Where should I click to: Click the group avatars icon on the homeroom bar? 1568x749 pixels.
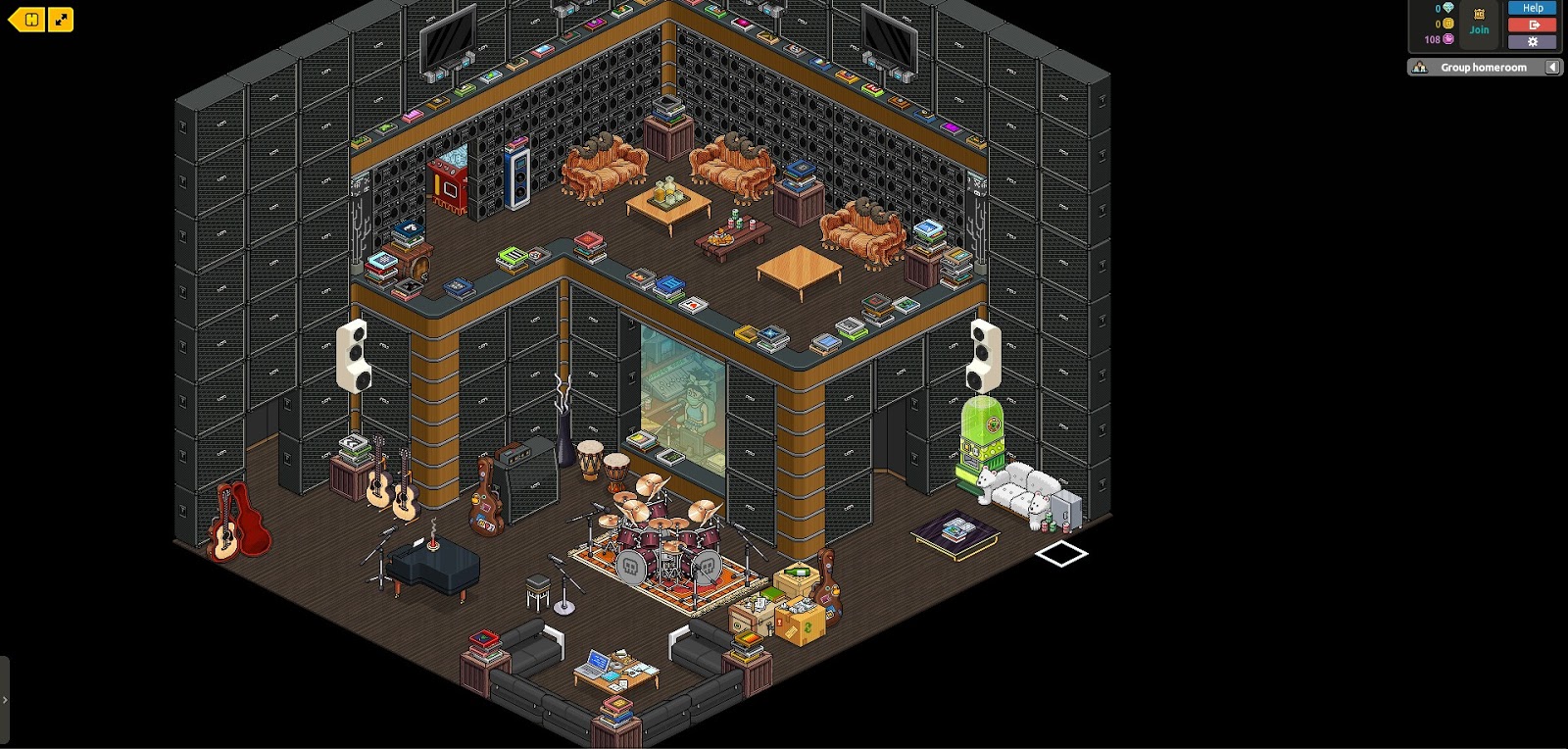click(1419, 66)
